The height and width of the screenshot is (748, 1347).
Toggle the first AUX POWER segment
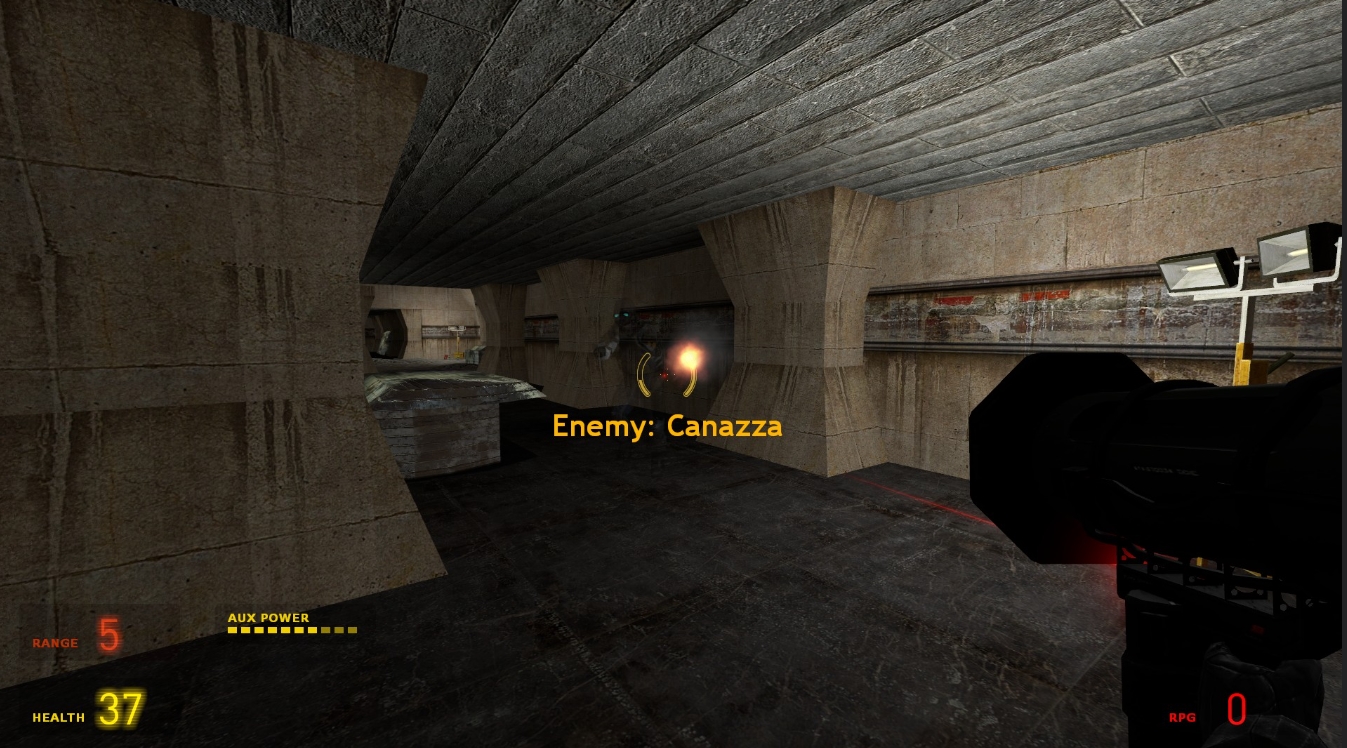(234, 631)
